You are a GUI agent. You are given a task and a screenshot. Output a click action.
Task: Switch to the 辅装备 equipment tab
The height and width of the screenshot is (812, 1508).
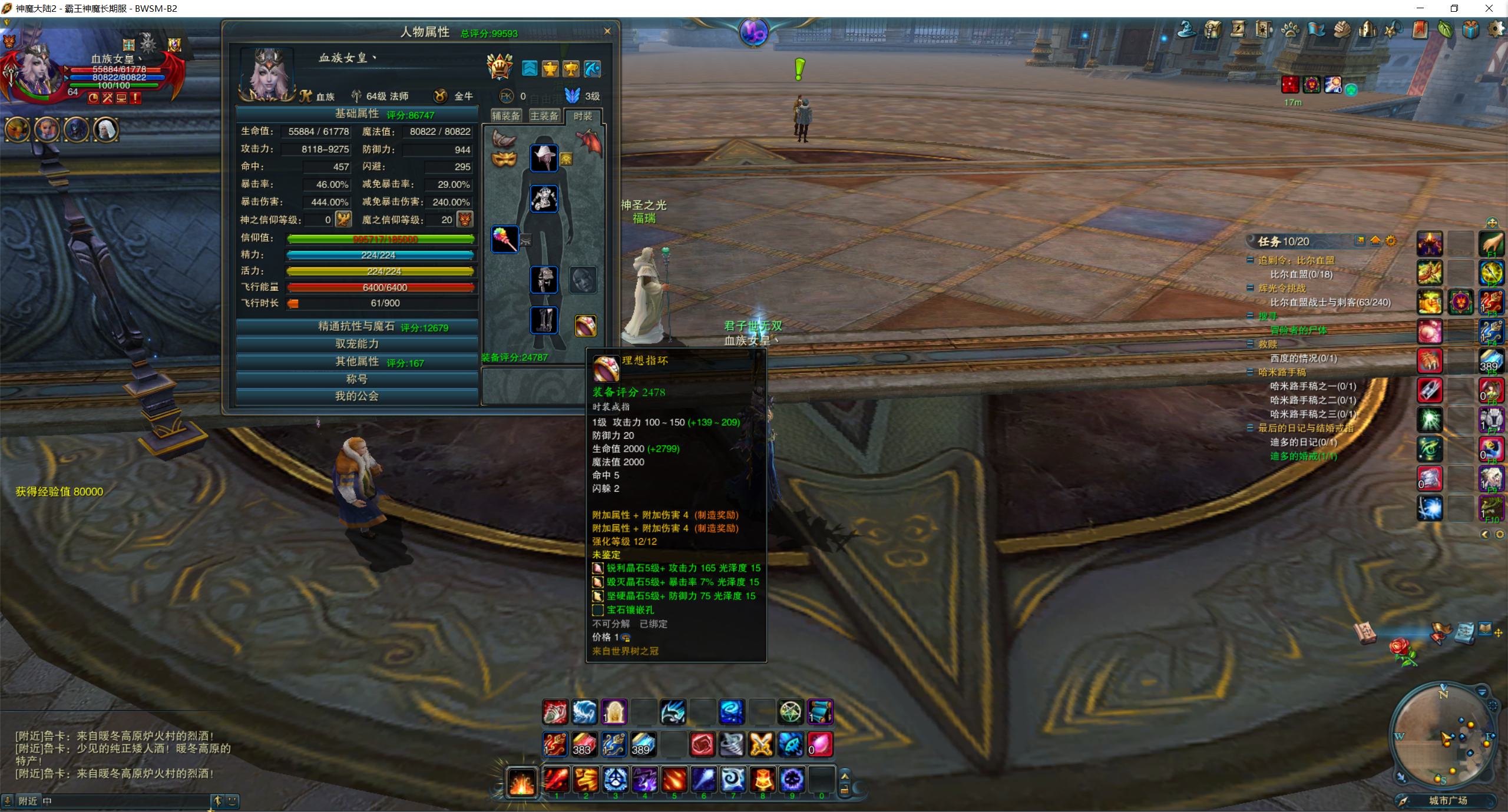[506, 116]
